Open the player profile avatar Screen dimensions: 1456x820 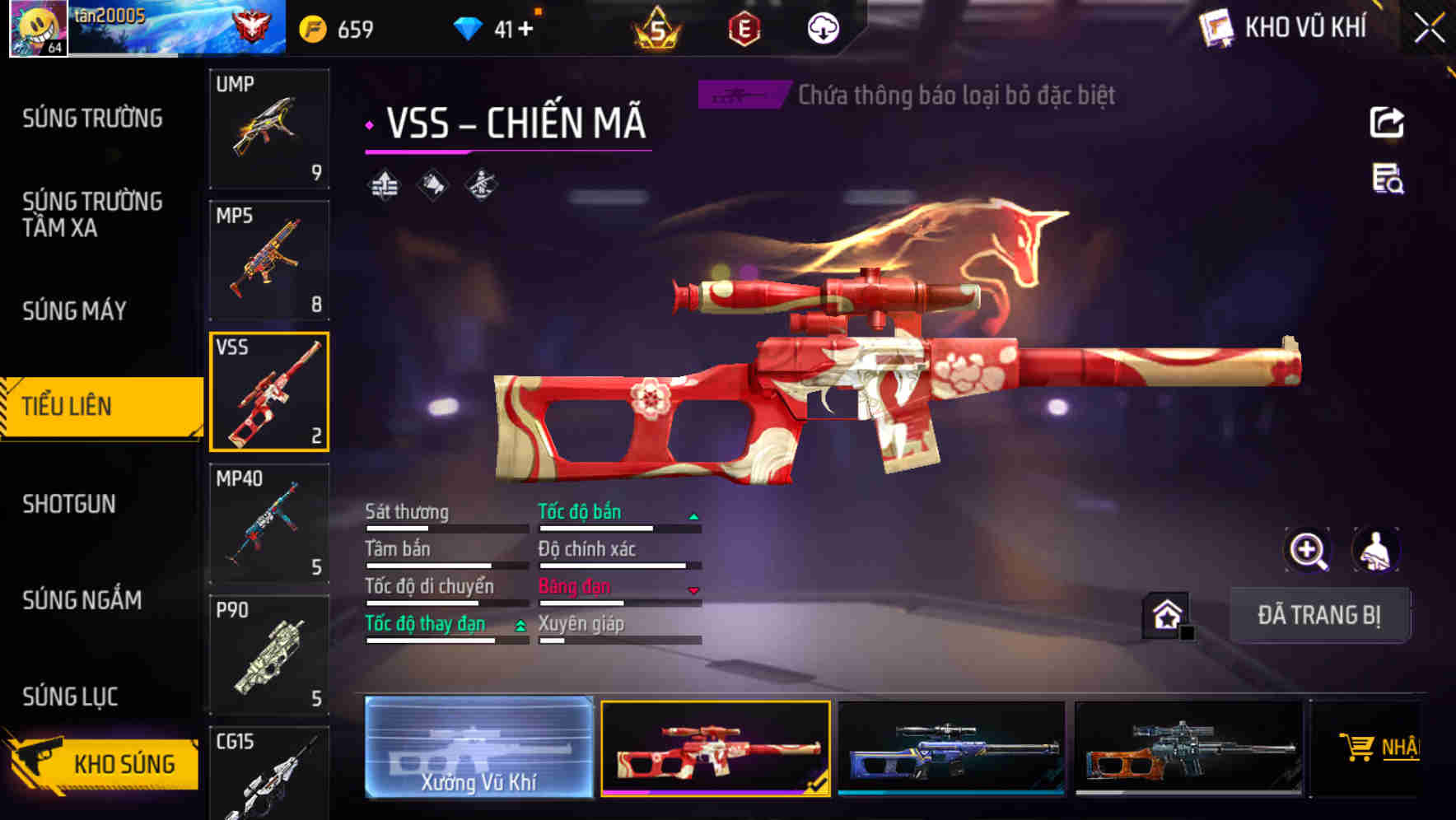point(38,28)
